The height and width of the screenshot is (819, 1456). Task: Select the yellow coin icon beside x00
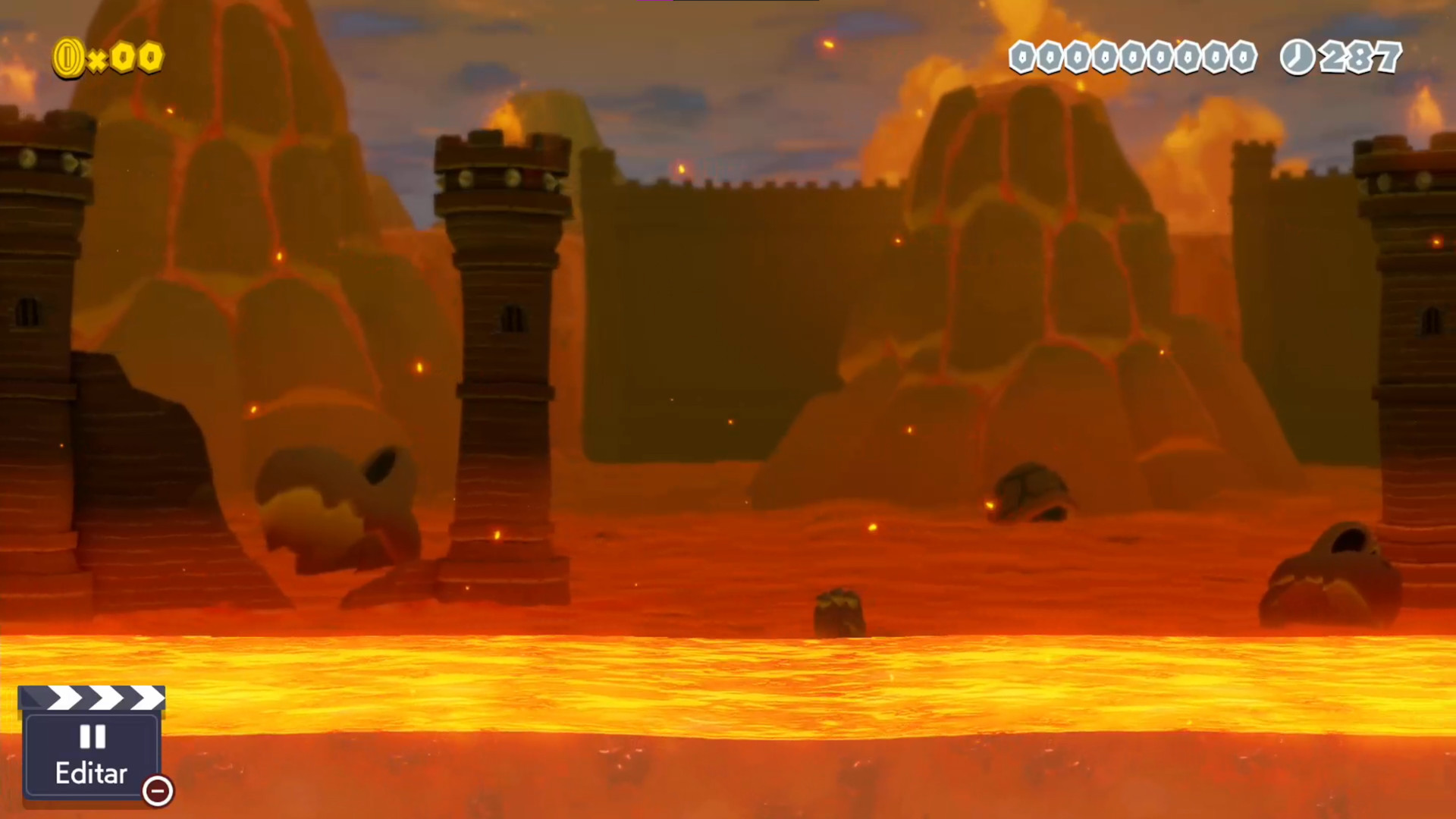pyautogui.click(x=70, y=56)
